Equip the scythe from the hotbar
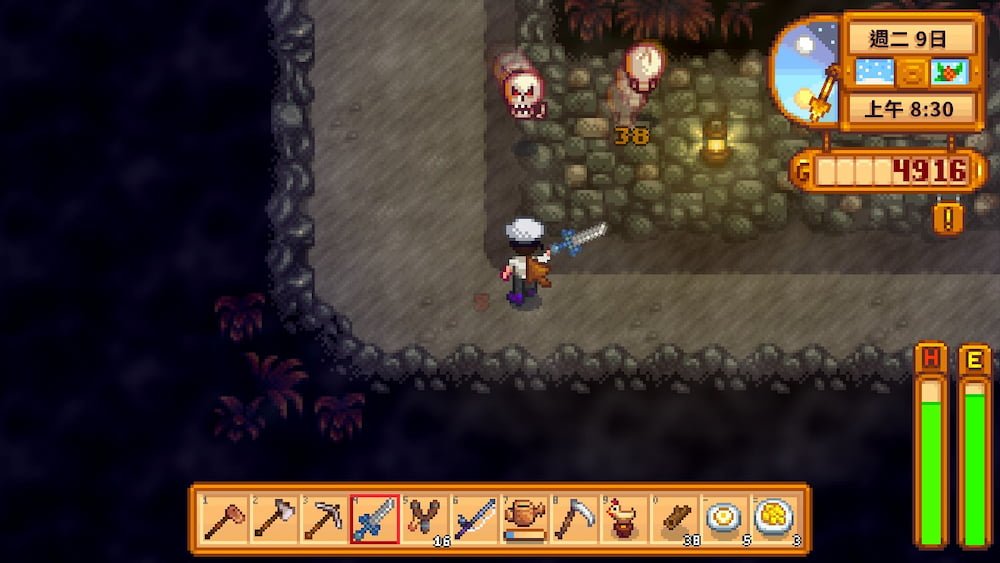The height and width of the screenshot is (563, 1000). tap(574, 519)
